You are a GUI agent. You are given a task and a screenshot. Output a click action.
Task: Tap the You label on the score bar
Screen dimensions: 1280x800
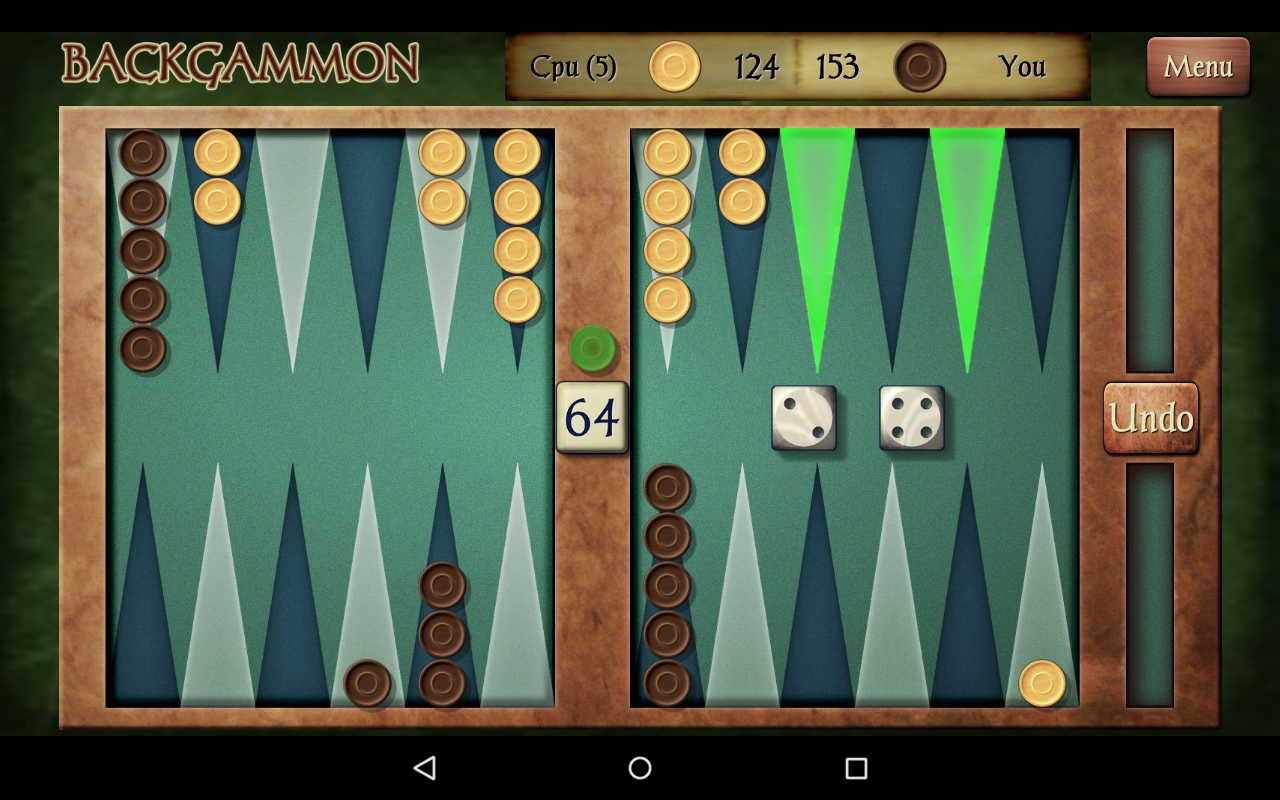tap(1022, 66)
